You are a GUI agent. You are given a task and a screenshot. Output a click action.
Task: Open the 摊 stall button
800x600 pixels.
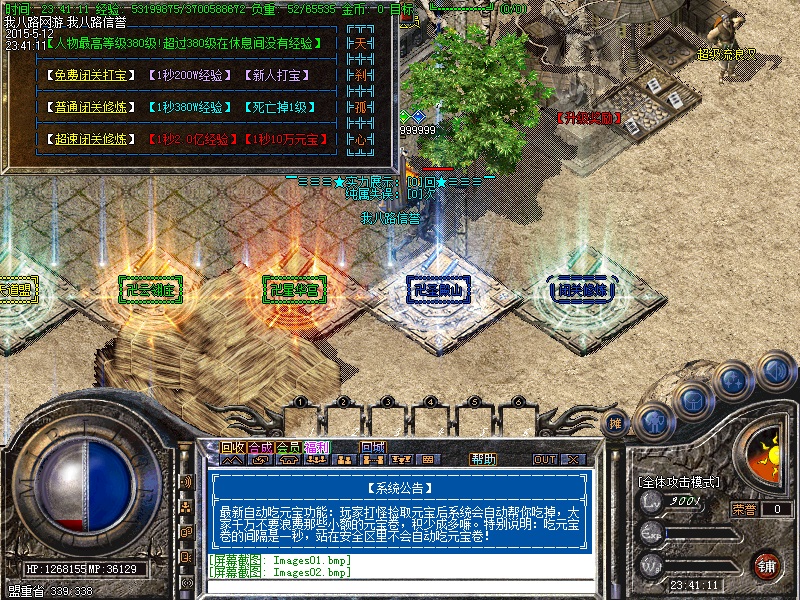pyautogui.click(x=617, y=424)
